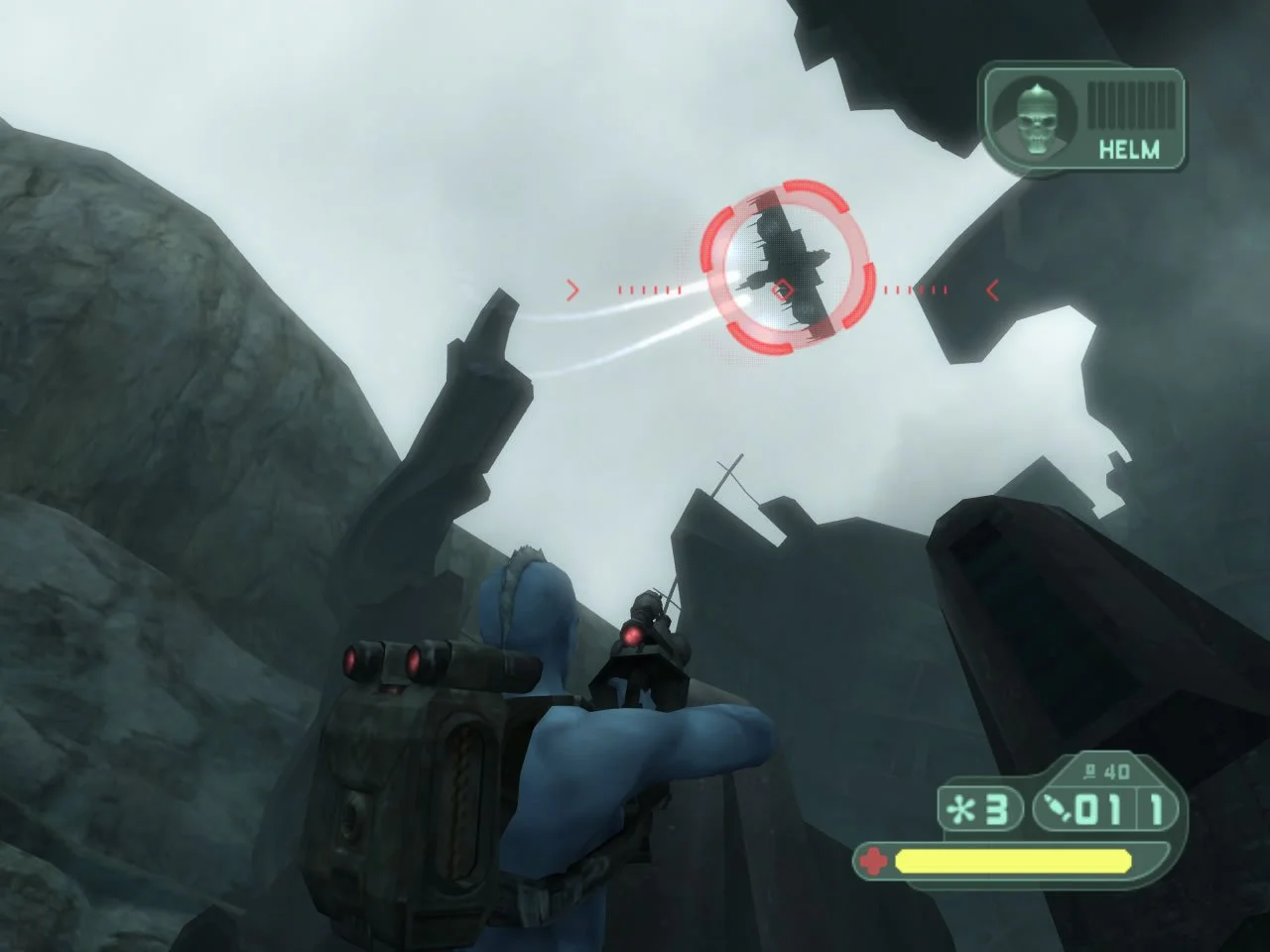Click the yellow health bar
The height and width of the screenshot is (952, 1270).
(1012, 862)
